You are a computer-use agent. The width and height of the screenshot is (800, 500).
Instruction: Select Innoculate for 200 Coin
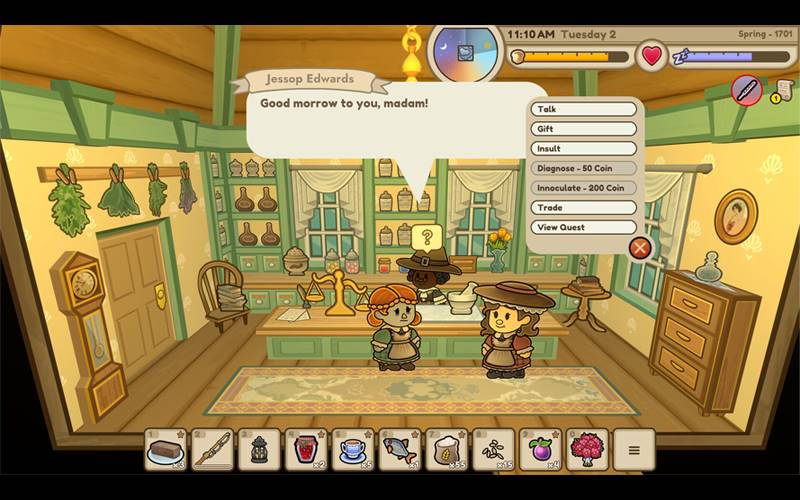584,187
